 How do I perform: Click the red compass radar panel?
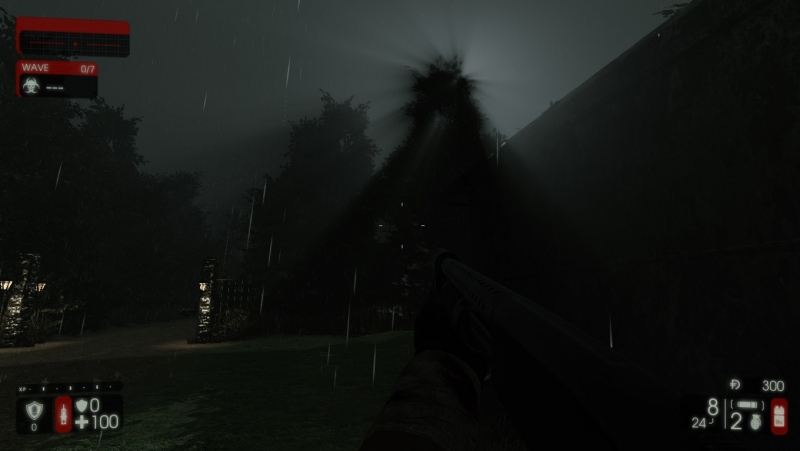pyautogui.click(x=73, y=38)
